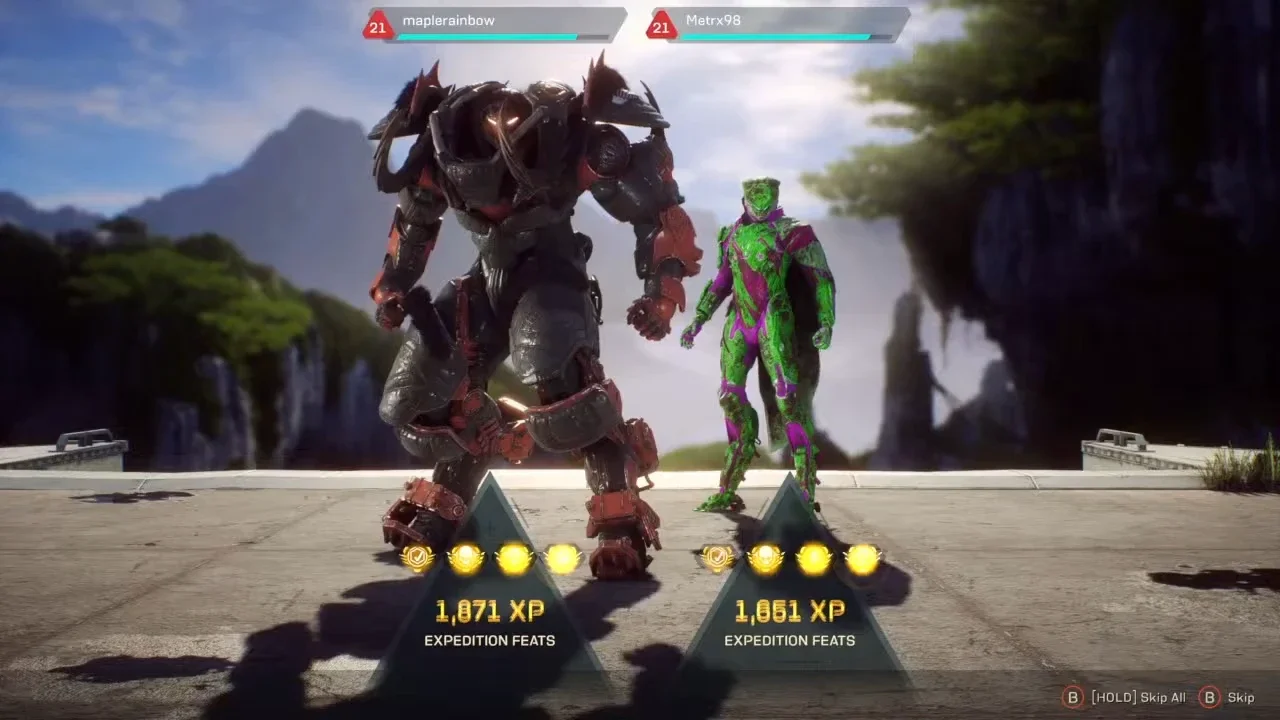Inspect Metrx98's checkmark shield feat medal

tap(717, 558)
